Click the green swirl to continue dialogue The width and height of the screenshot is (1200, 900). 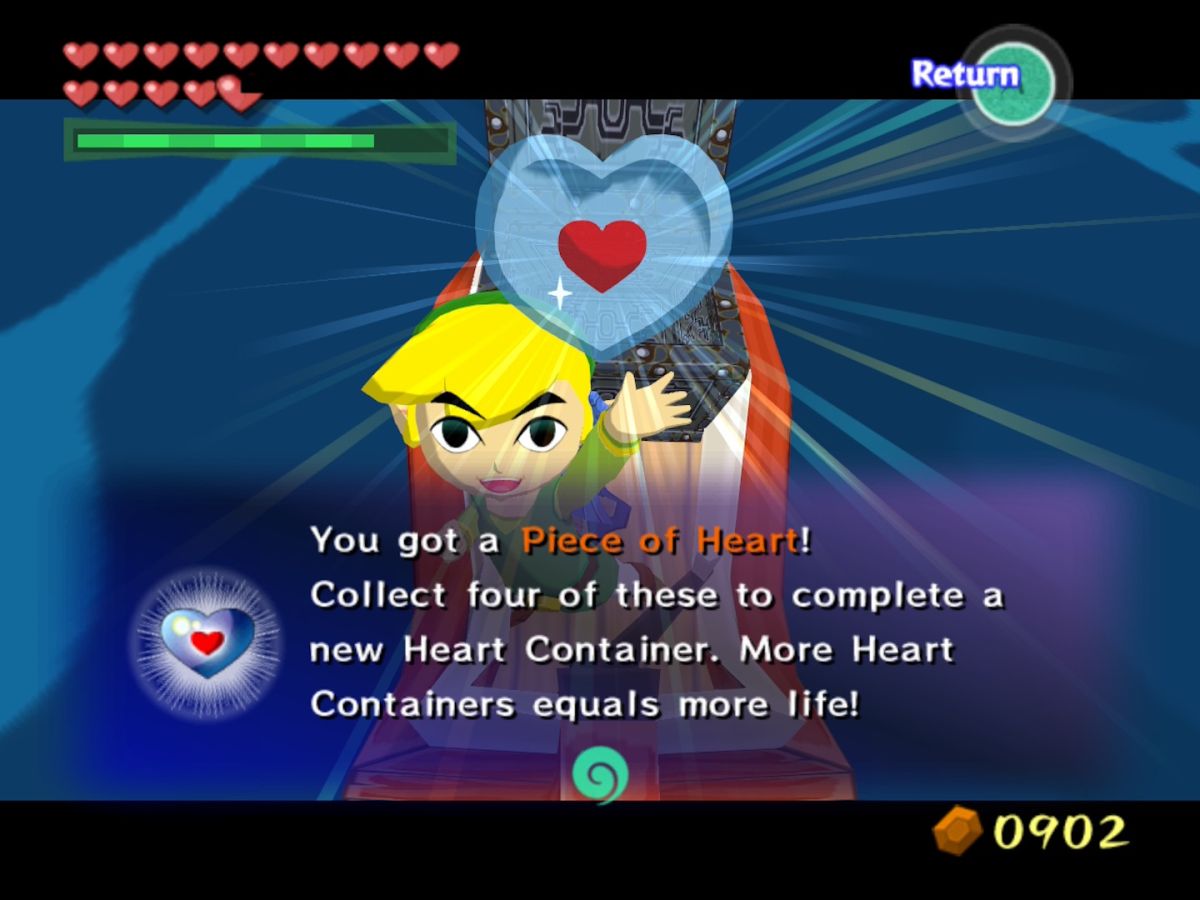[600, 775]
